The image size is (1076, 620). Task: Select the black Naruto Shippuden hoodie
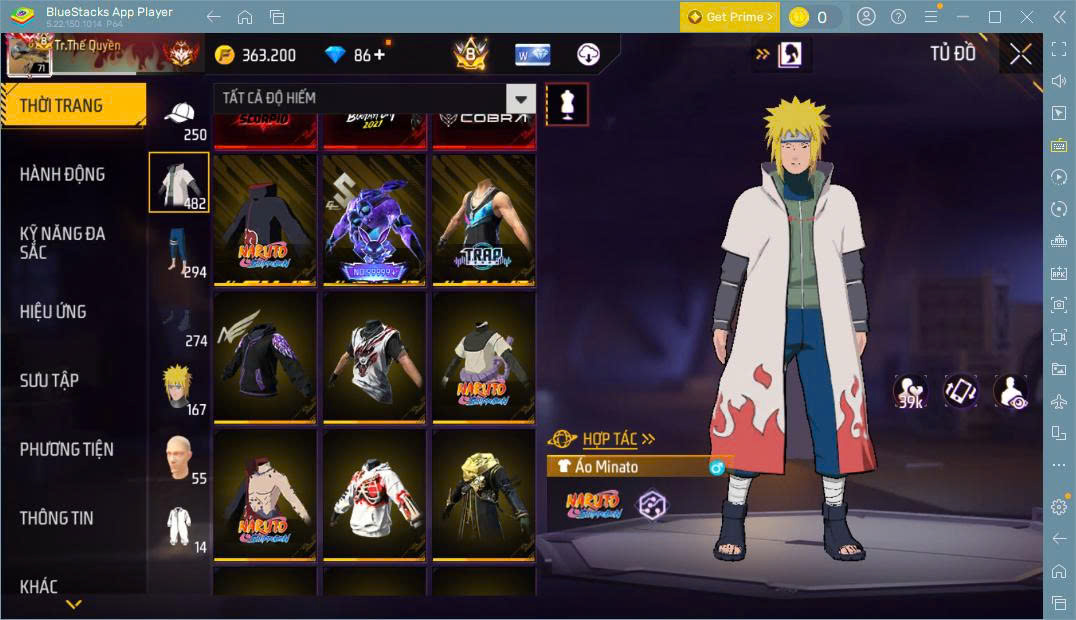265,219
